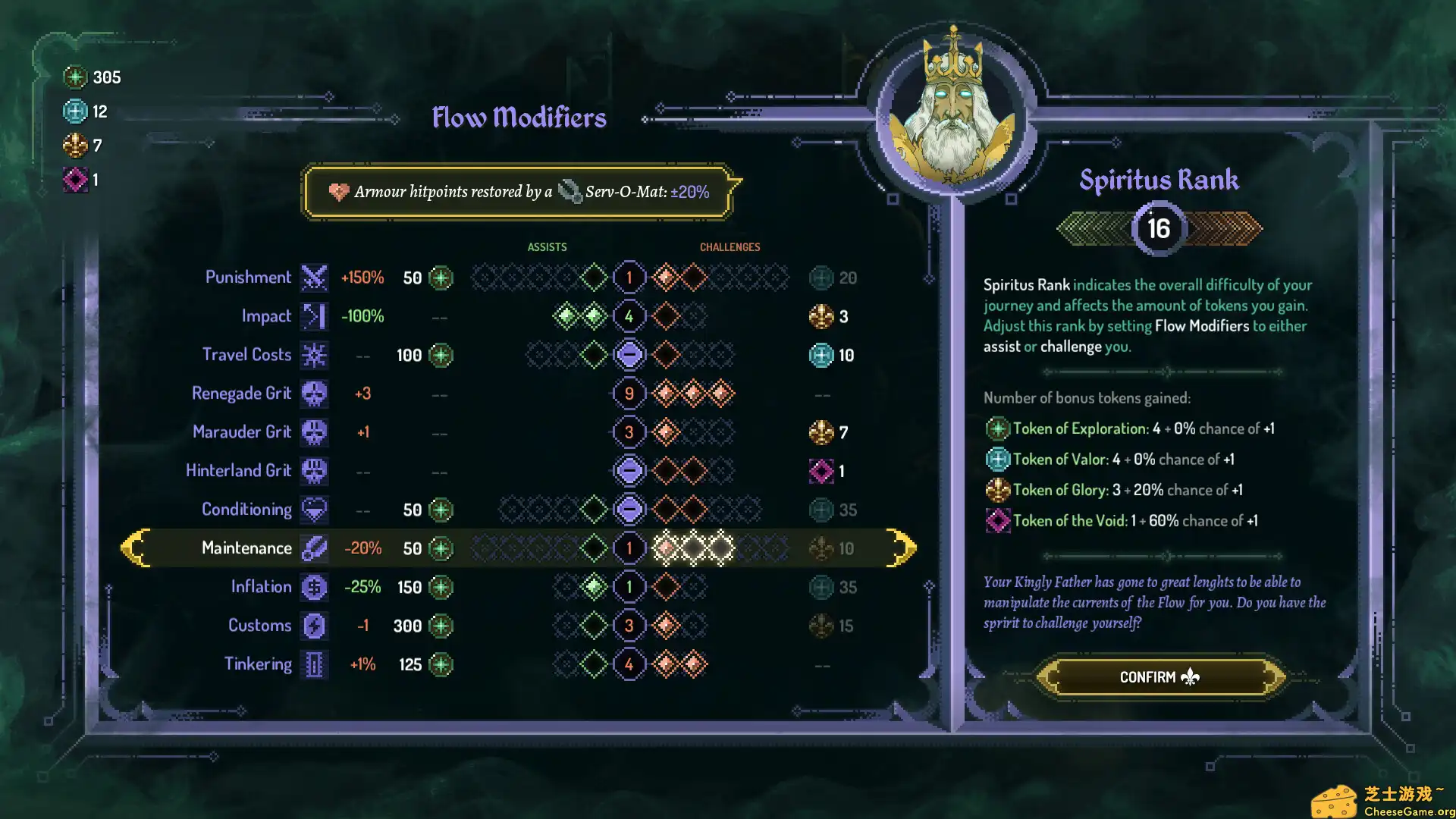The height and width of the screenshot is (819, 1456).
Task: Click the Maintenance level circle
Action: pyautogui.click(x=629, y=548)
